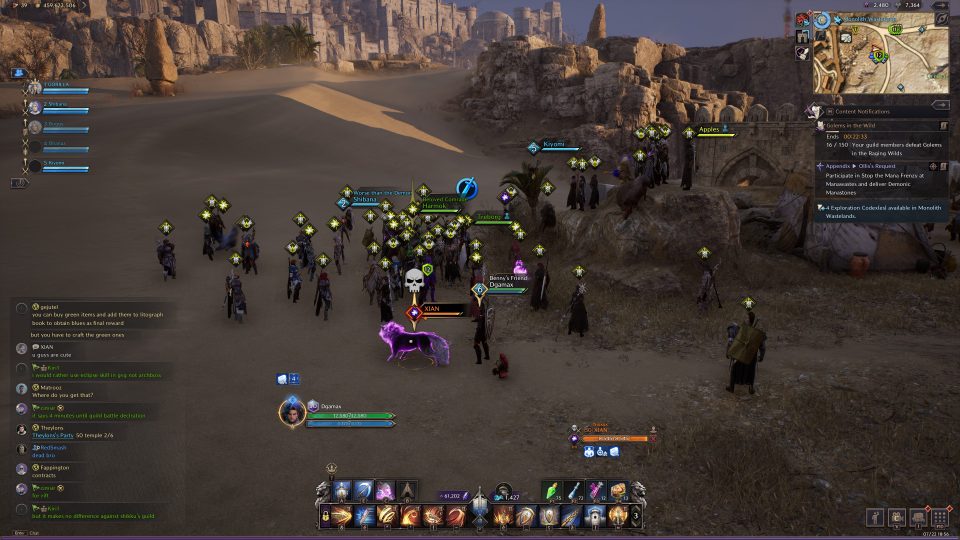Open the Monolith Wastelands minimap
This screenshot has width=960, height=540.
880,60
